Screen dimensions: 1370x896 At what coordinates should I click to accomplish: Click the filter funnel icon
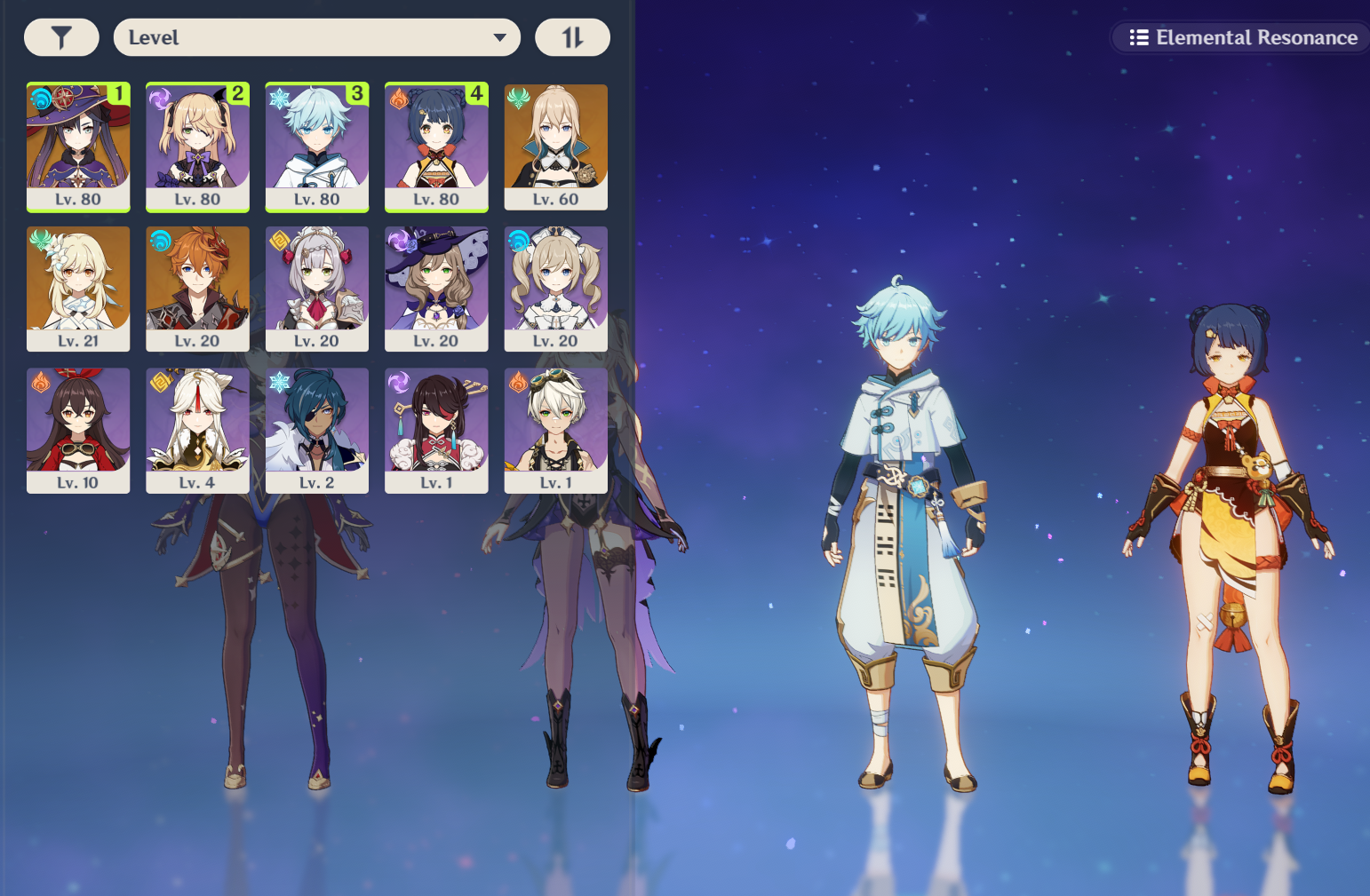tap(61, 37)
